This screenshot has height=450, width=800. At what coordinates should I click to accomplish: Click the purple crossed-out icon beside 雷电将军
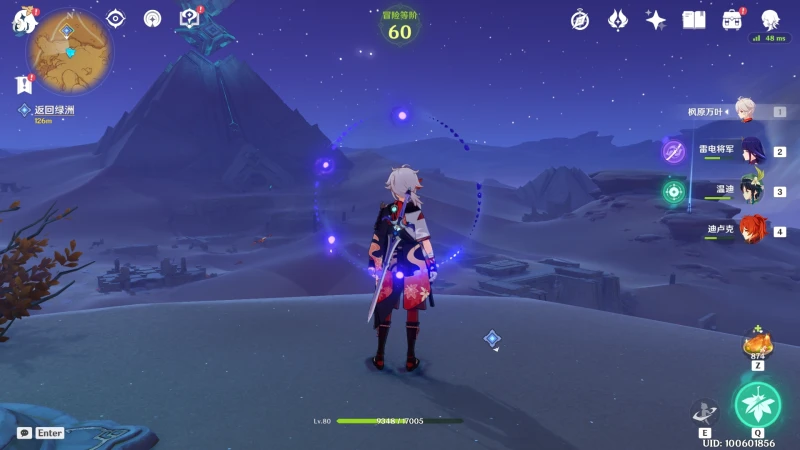tap(674, 151)
